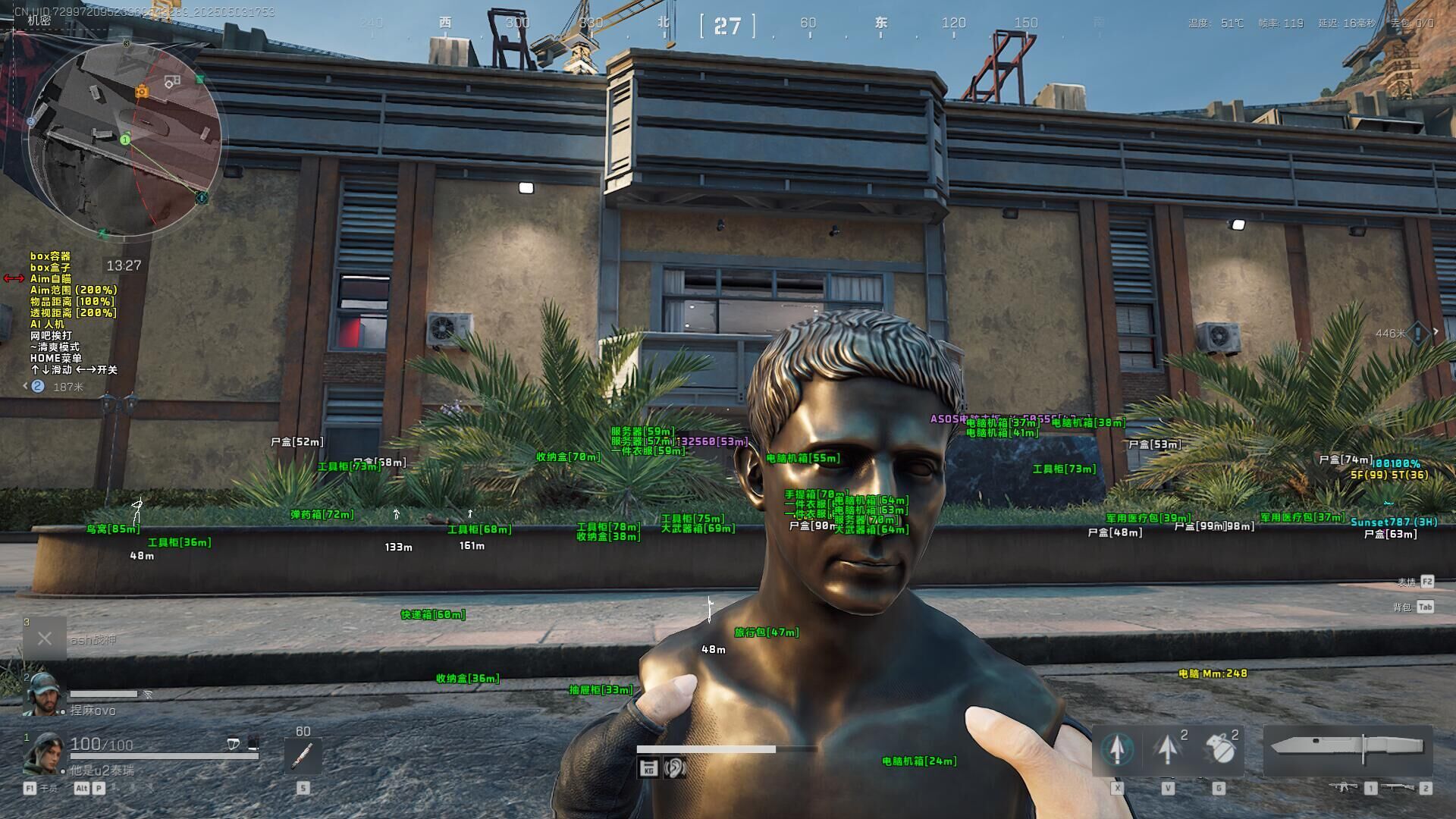Screen dimensions: 1456x819
Task: Use the lightning arrow gadget icon
Action: coord(1167,749)
